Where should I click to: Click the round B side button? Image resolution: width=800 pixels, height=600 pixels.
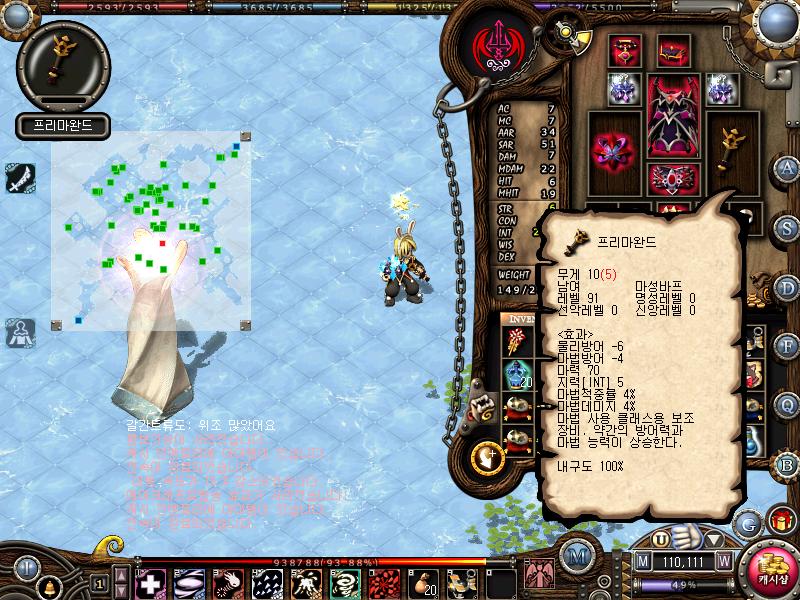click(x=787, y=463)
